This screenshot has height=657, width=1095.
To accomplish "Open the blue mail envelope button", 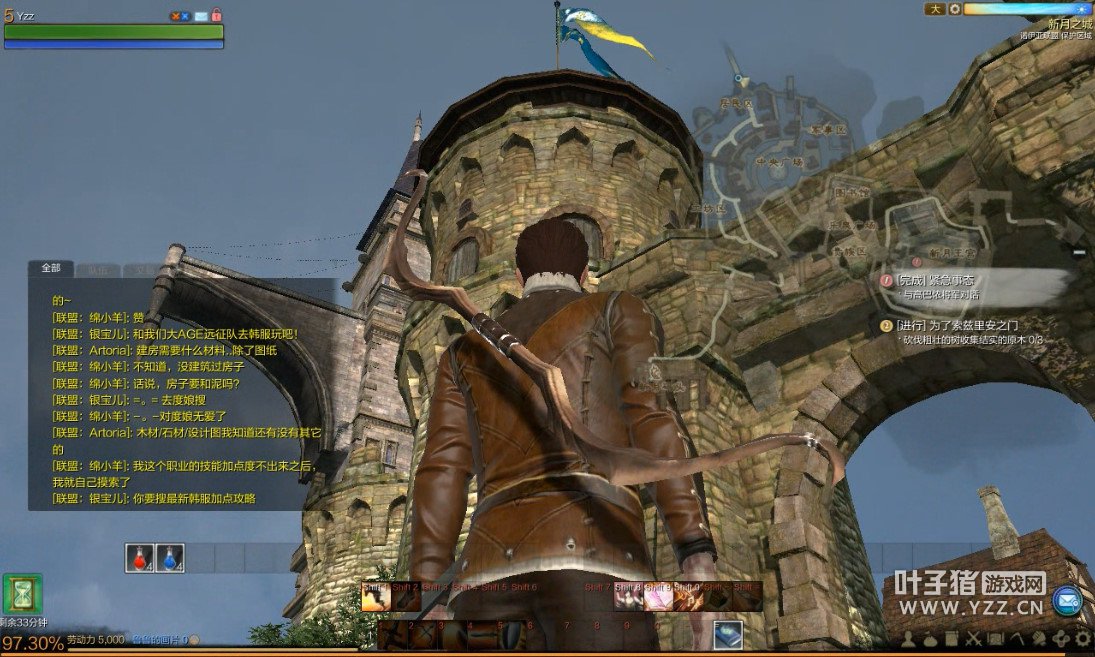I will tap(1067, 600).
